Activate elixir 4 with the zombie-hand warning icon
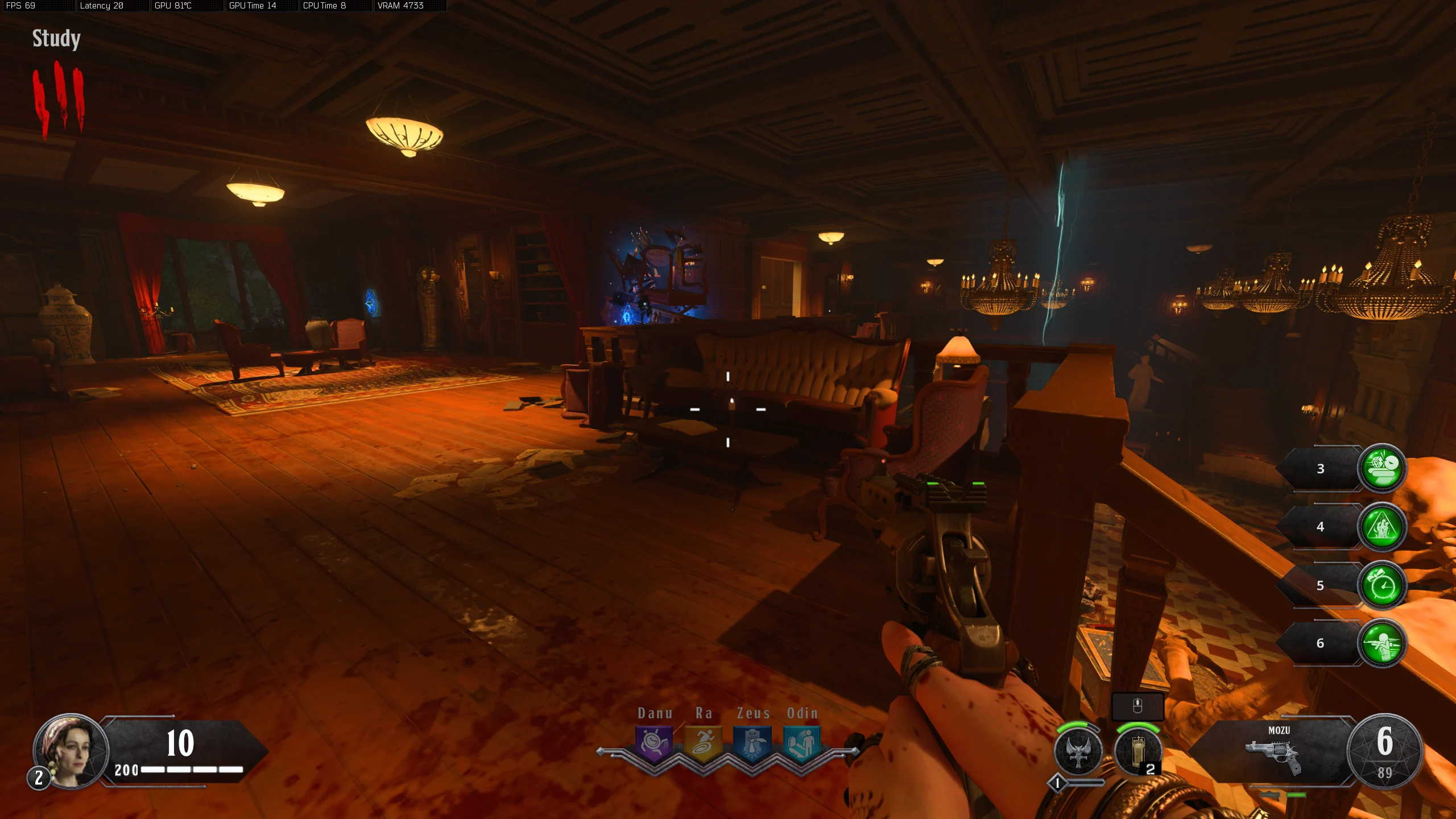This screenshot has height=819, width=1456. pos(1382,527)
